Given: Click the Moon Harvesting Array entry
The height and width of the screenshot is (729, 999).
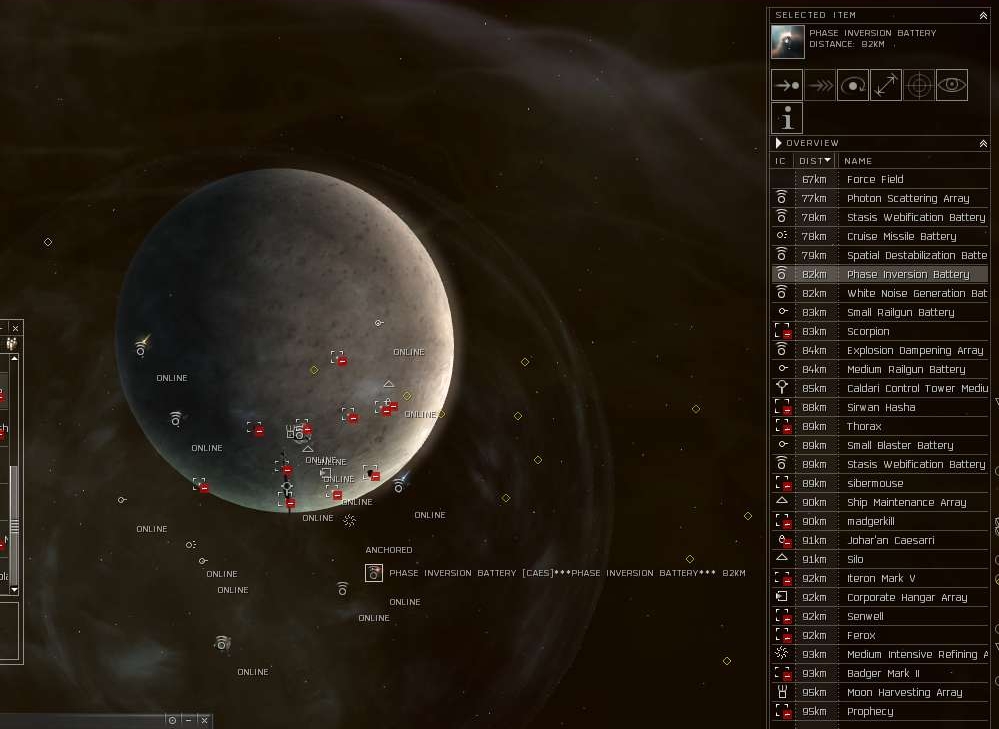Looking at the screenshot, I should [904, 693].
